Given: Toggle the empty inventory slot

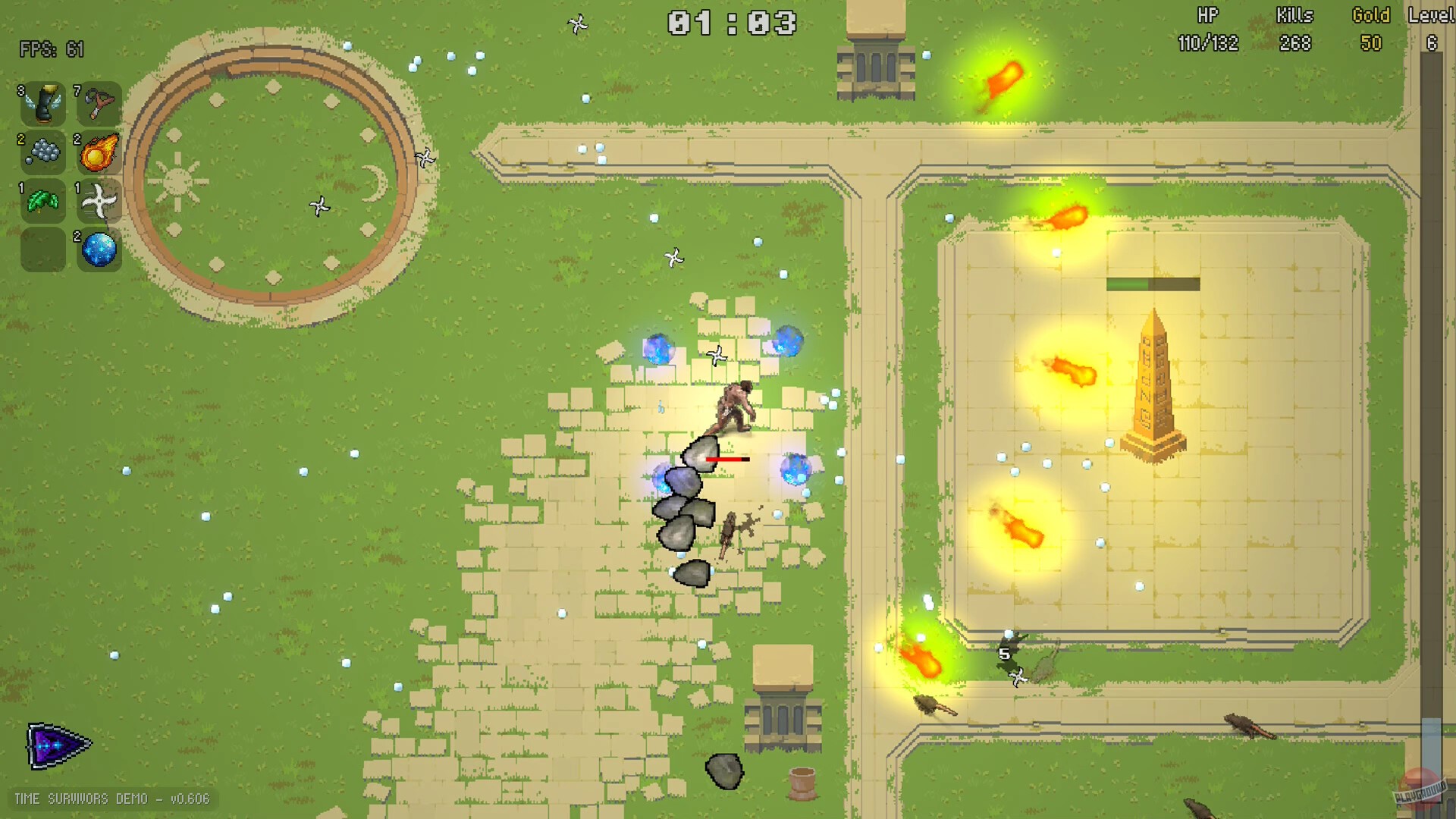Looking at the screenshot, I should (43, 249).
